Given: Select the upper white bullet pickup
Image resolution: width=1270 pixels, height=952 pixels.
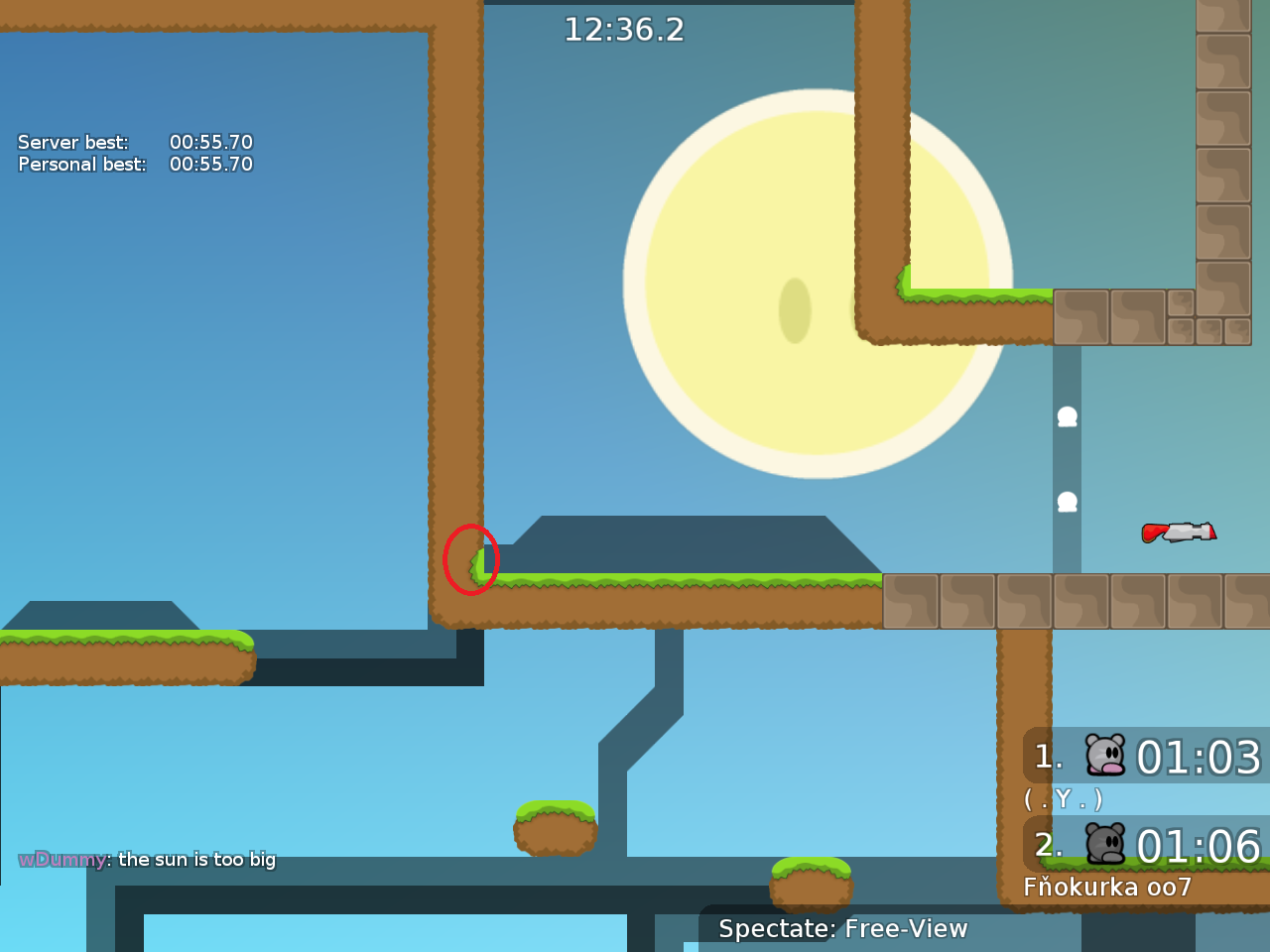Looking at the screenshot, I should coord(1066,416).
